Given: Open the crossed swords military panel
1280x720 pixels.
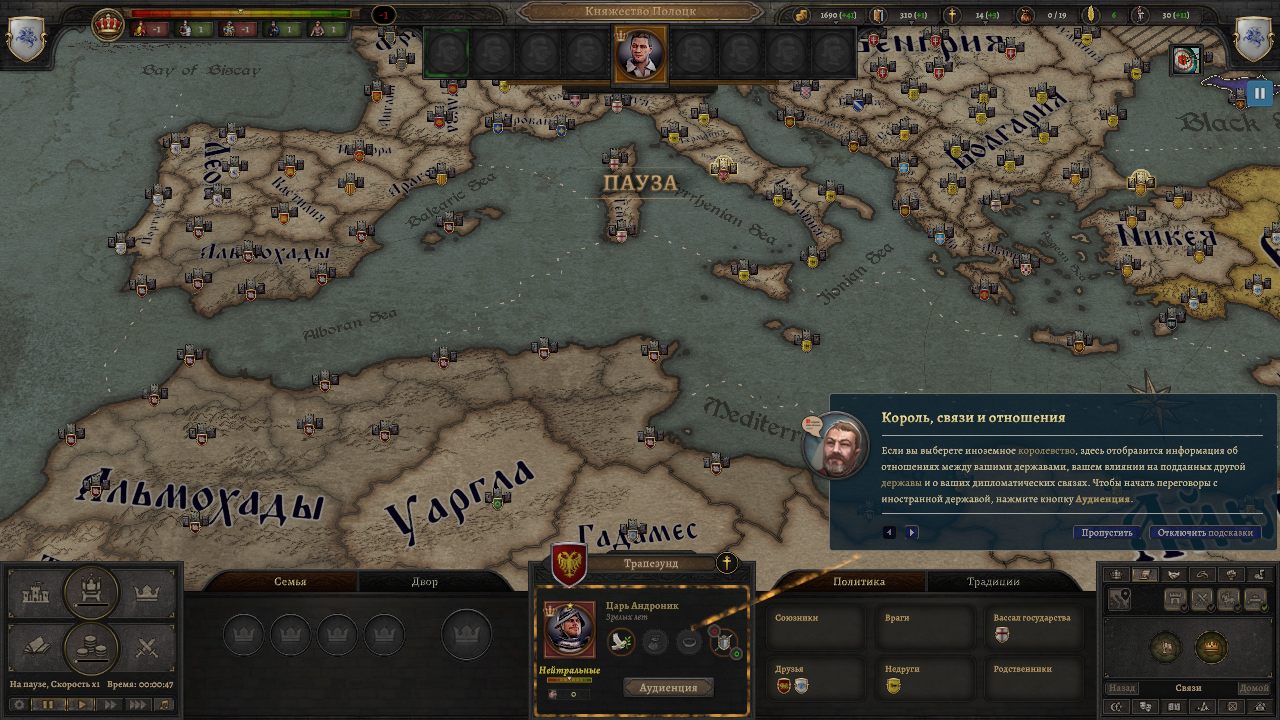Looking at the screenshot, I should pos(147,647).
